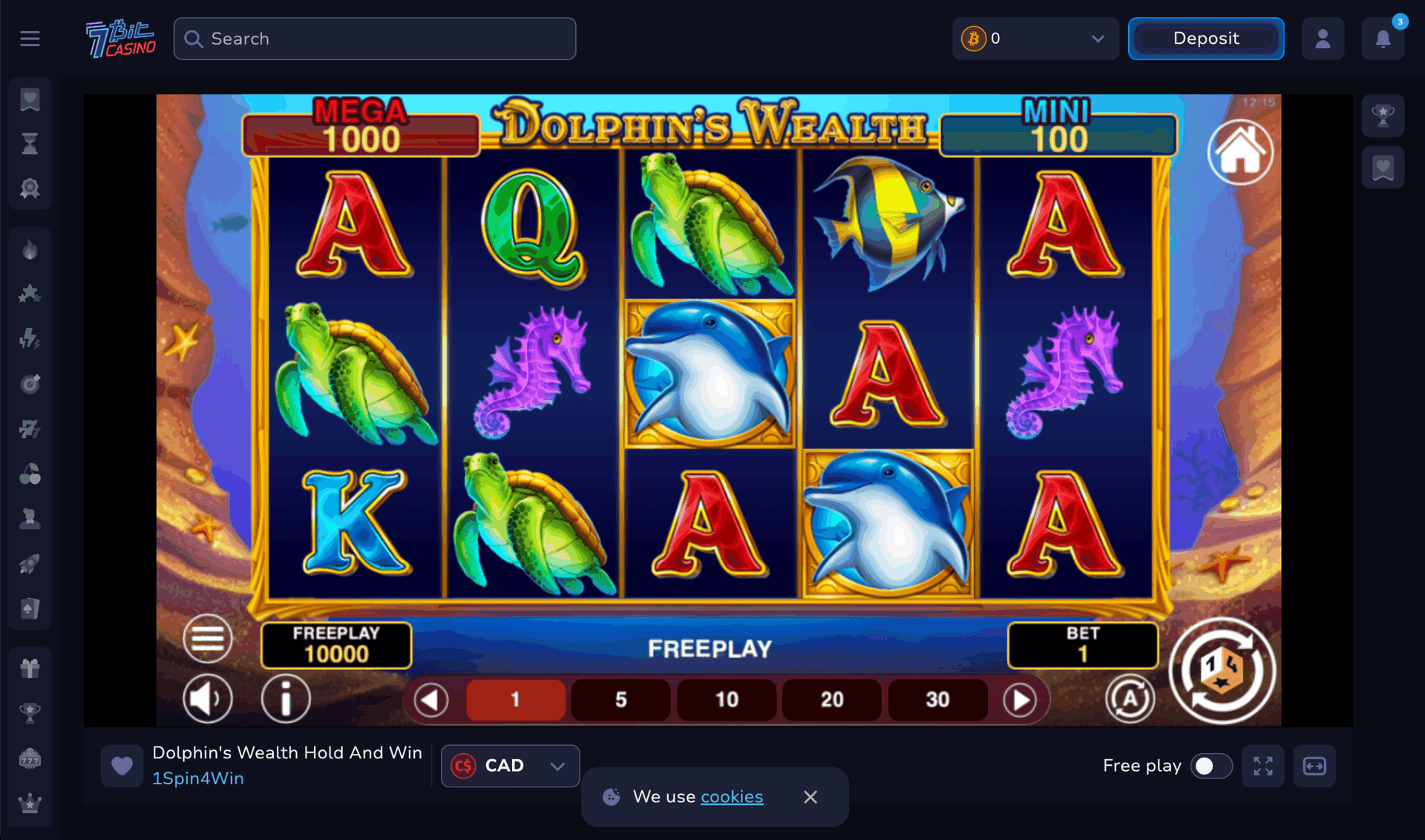This screenshot has height=840, width=1425.
Task: Open live dealer games from the sidebar icon
Action: [29, 519]
